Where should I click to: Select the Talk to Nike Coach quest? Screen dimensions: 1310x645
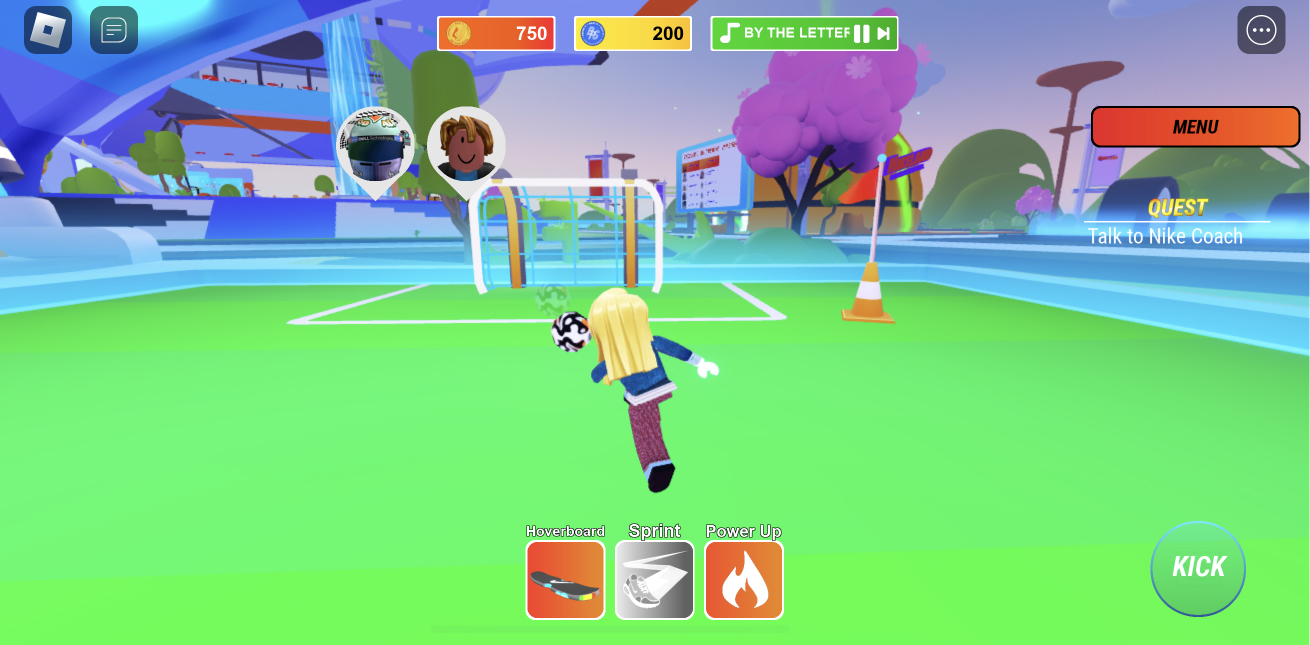click(x=1165, y=236)
